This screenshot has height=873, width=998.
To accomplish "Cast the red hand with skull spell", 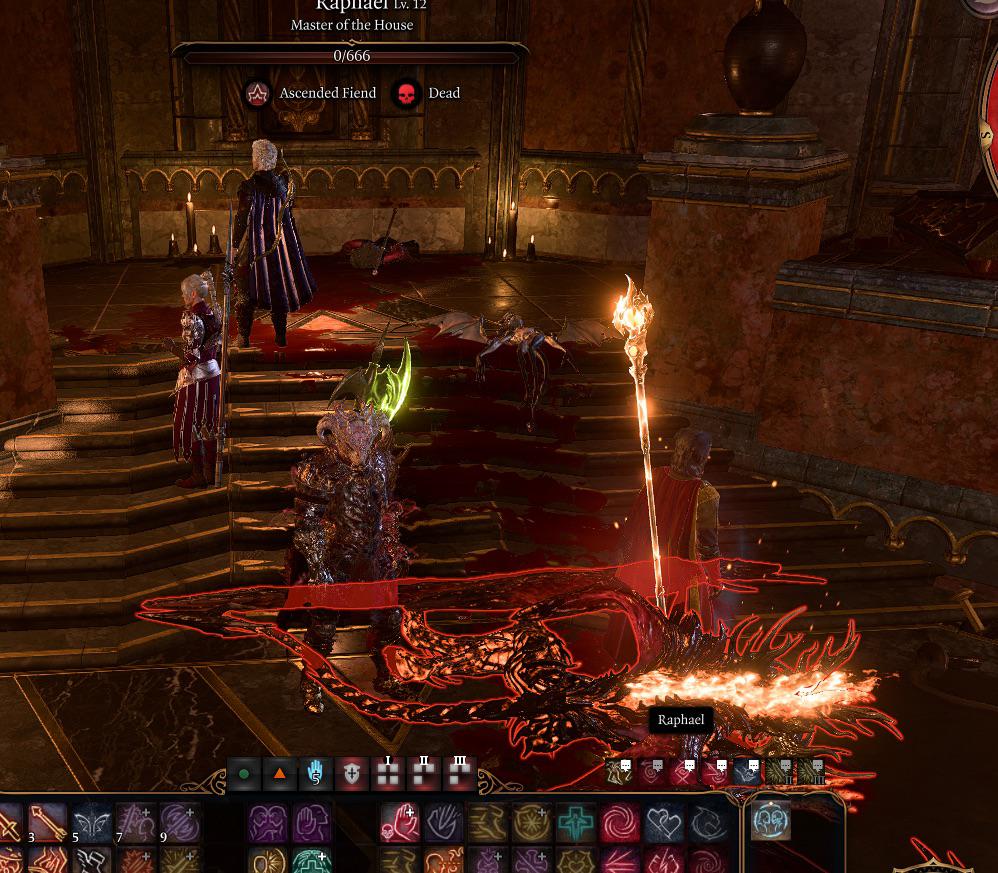I will pos(399,823).
